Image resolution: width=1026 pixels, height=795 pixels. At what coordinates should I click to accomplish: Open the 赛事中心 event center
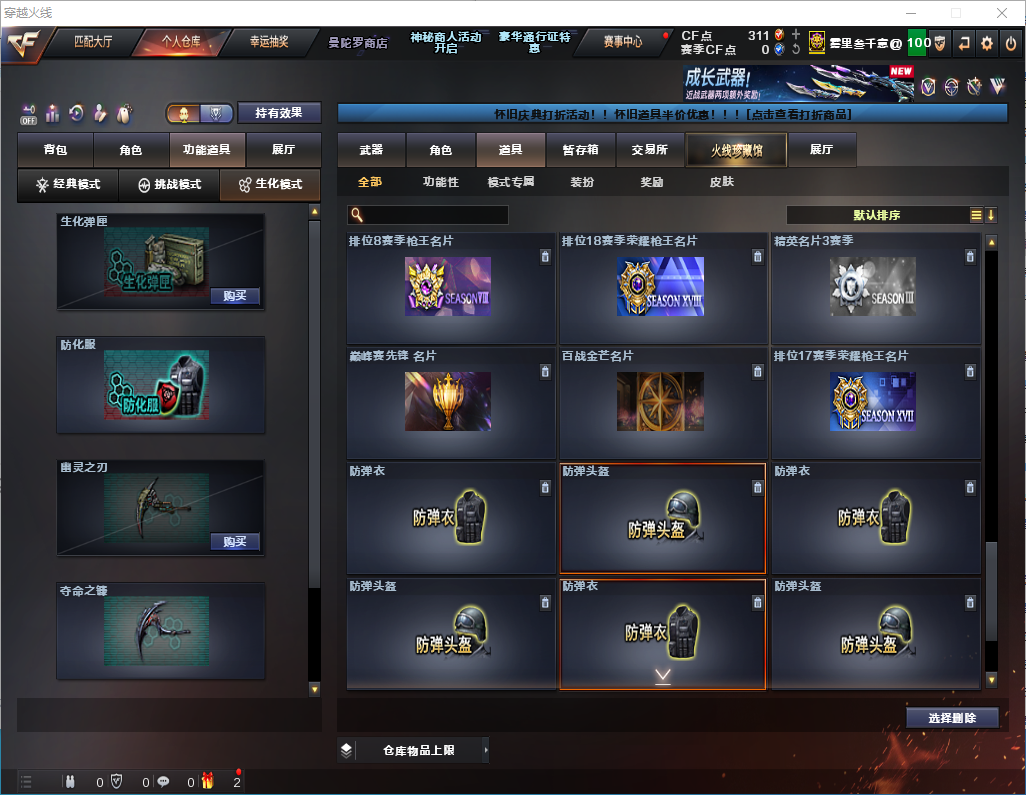pos(623,42)
